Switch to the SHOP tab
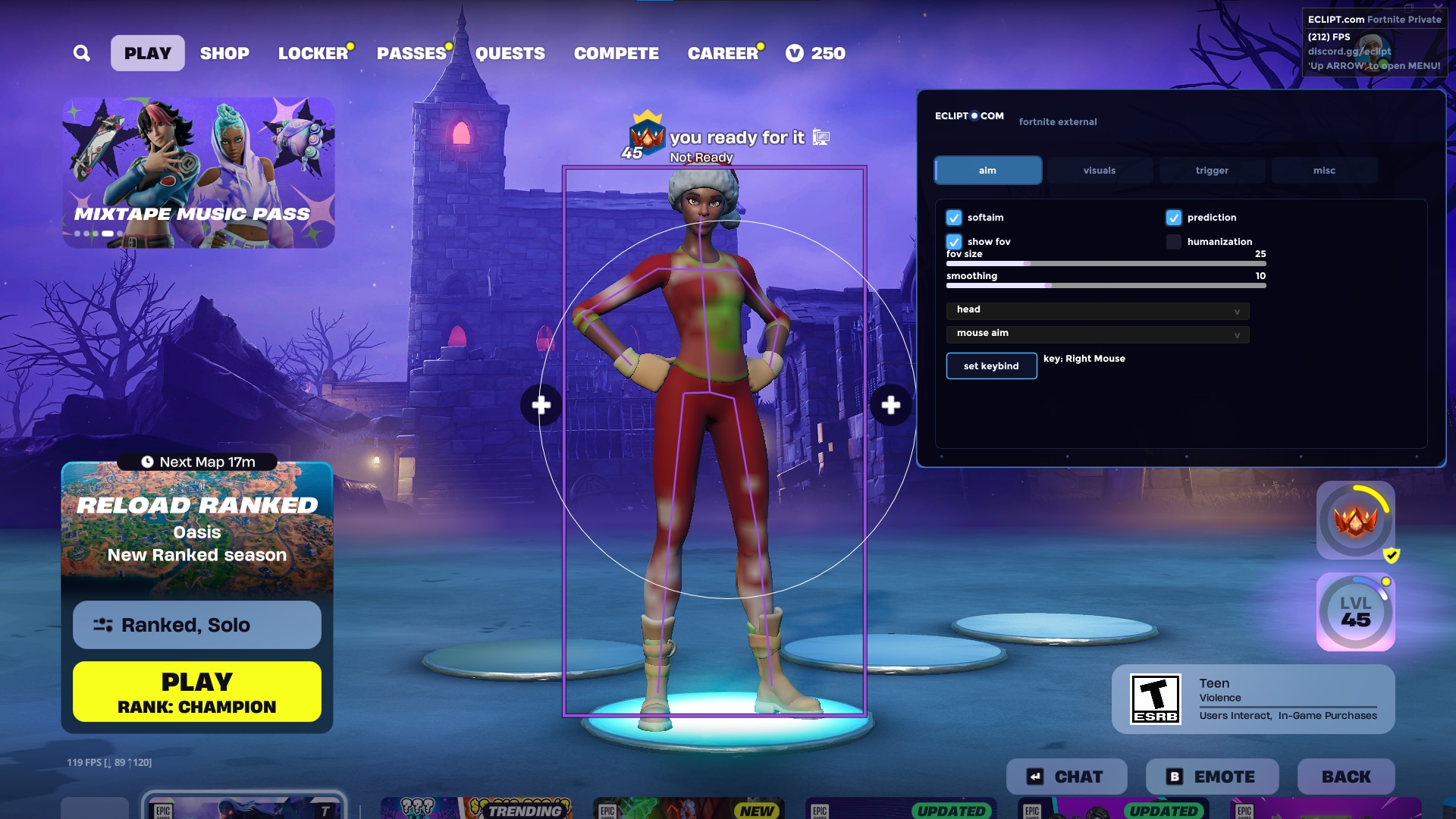The width and height of the screenshot is (1456, 819). click(x=224, y=53)
